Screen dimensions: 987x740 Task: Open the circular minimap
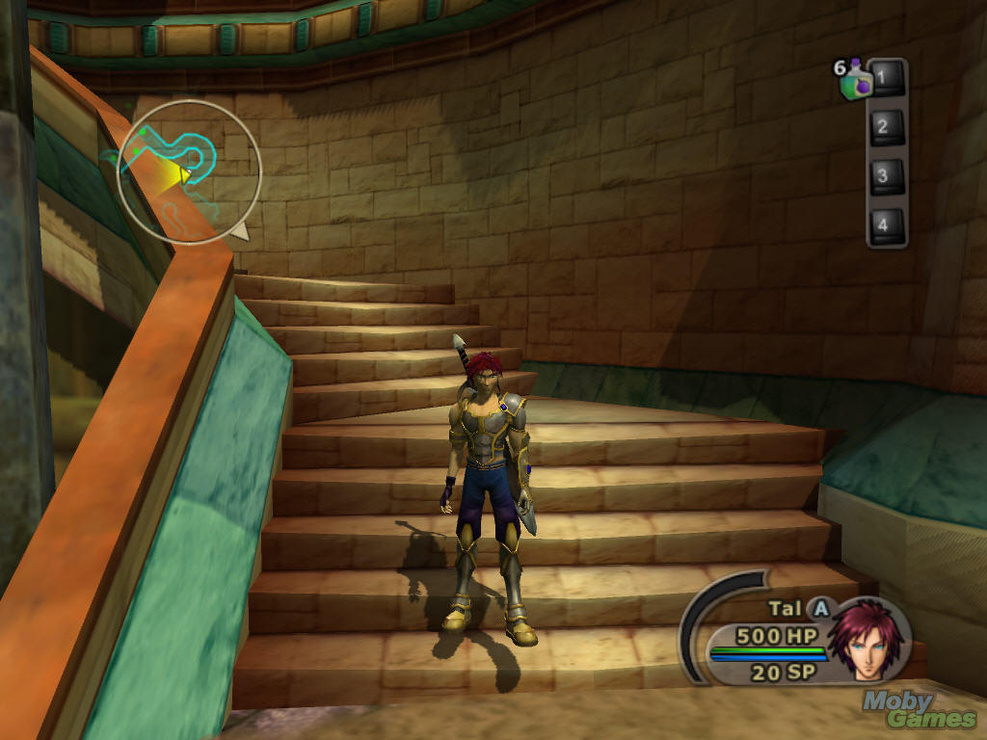(x=189, y=172)
